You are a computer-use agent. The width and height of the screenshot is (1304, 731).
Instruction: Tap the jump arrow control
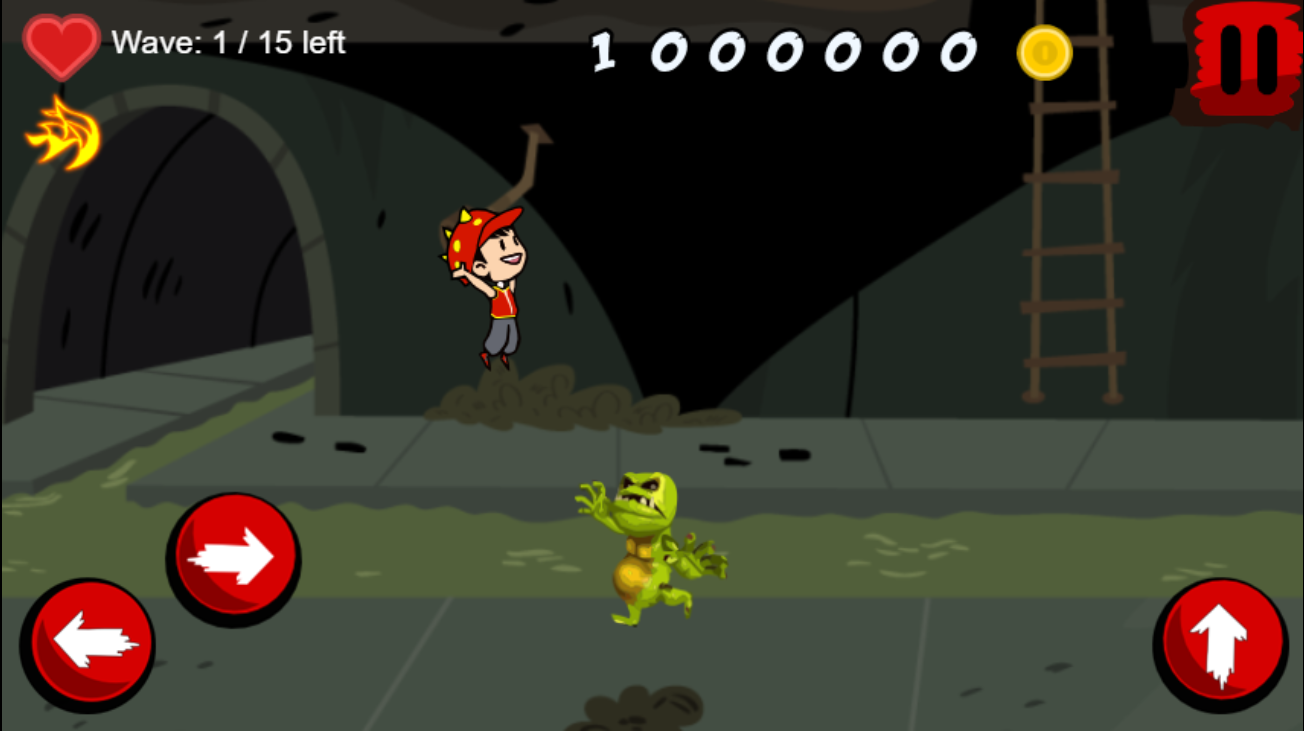coord(1222,645)
